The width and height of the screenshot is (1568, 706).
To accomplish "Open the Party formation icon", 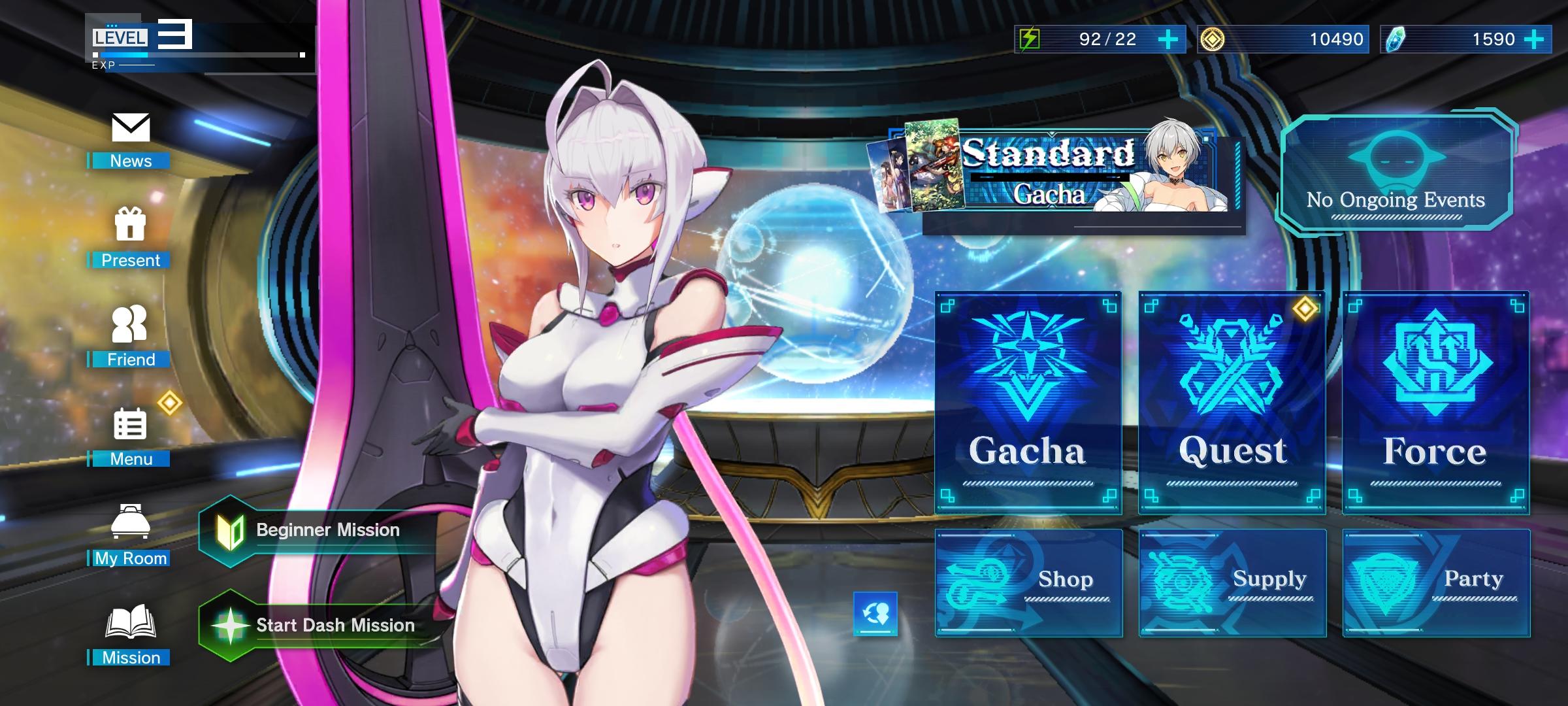I will [x=1435, y=582].
